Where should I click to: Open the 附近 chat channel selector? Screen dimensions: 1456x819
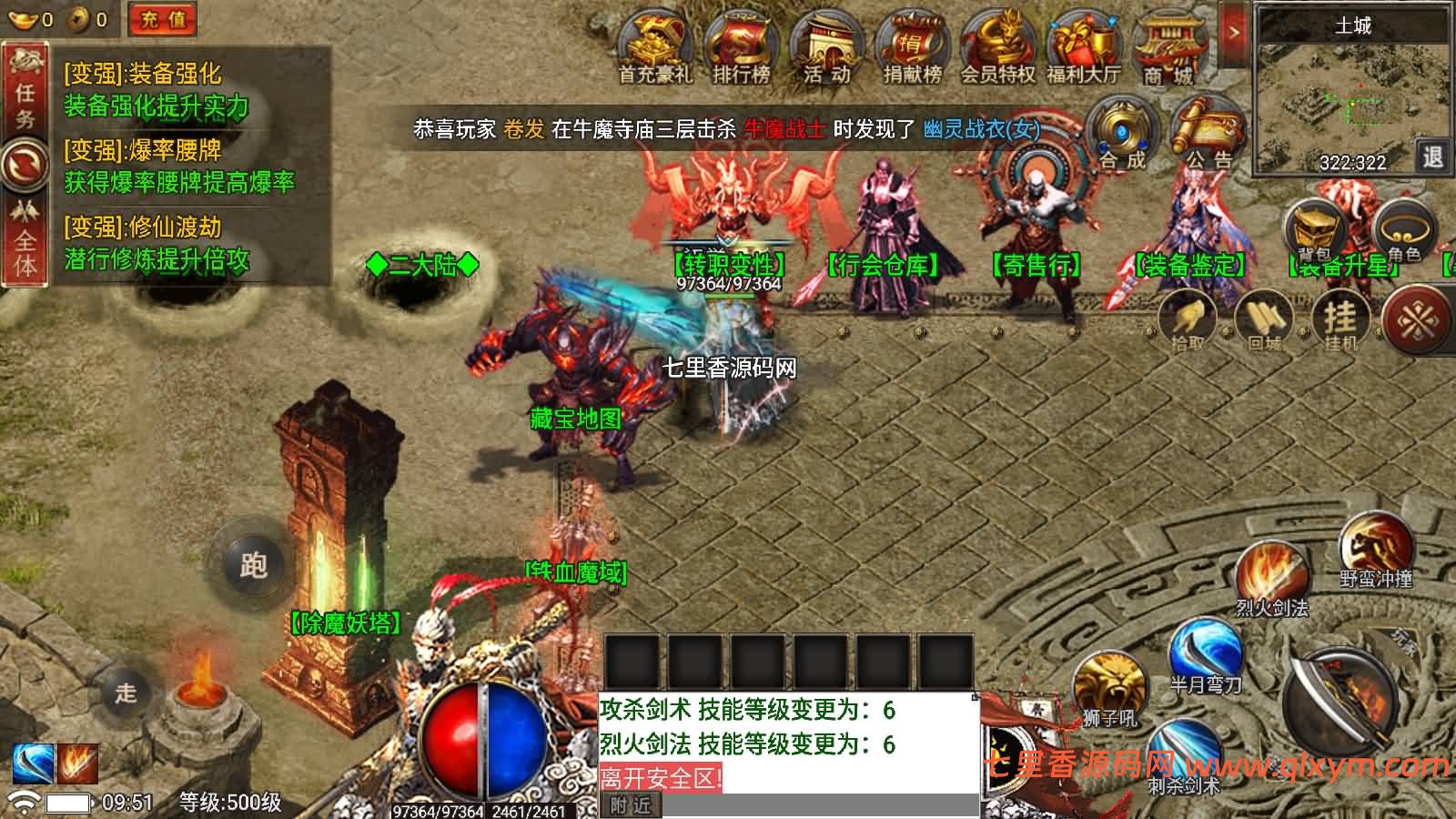[628, 805]
